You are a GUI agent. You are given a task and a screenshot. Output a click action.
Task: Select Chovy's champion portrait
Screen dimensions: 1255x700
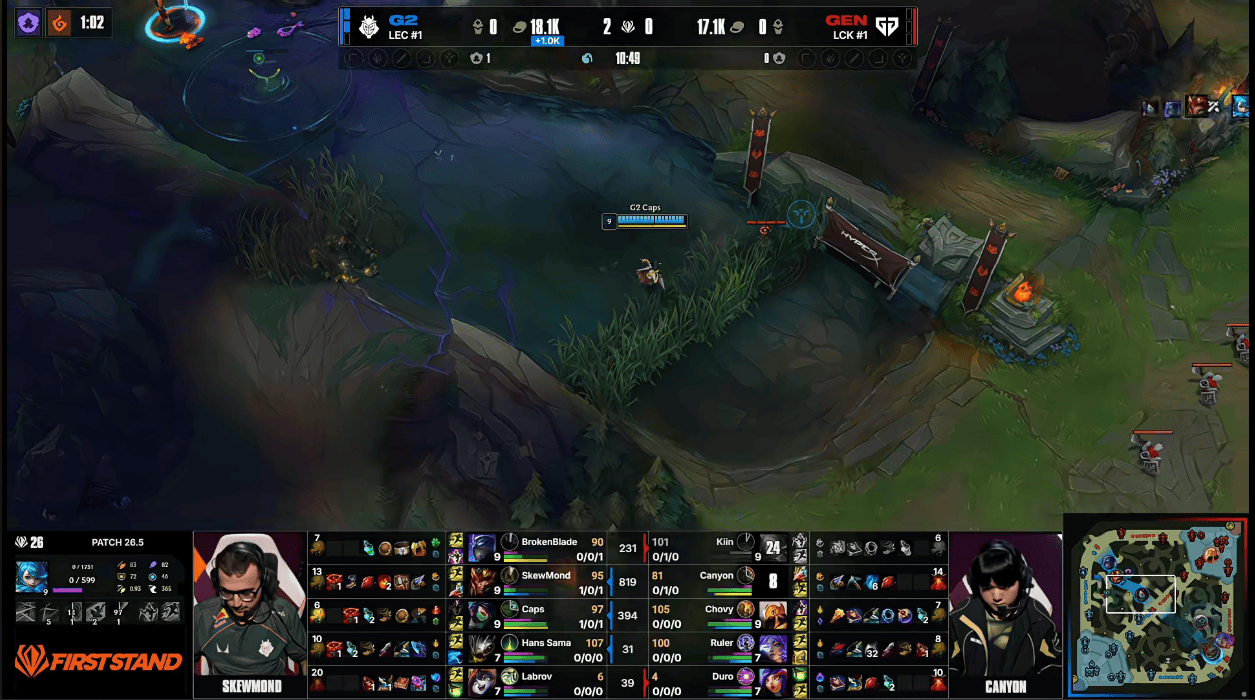click(x=773, y=615)
